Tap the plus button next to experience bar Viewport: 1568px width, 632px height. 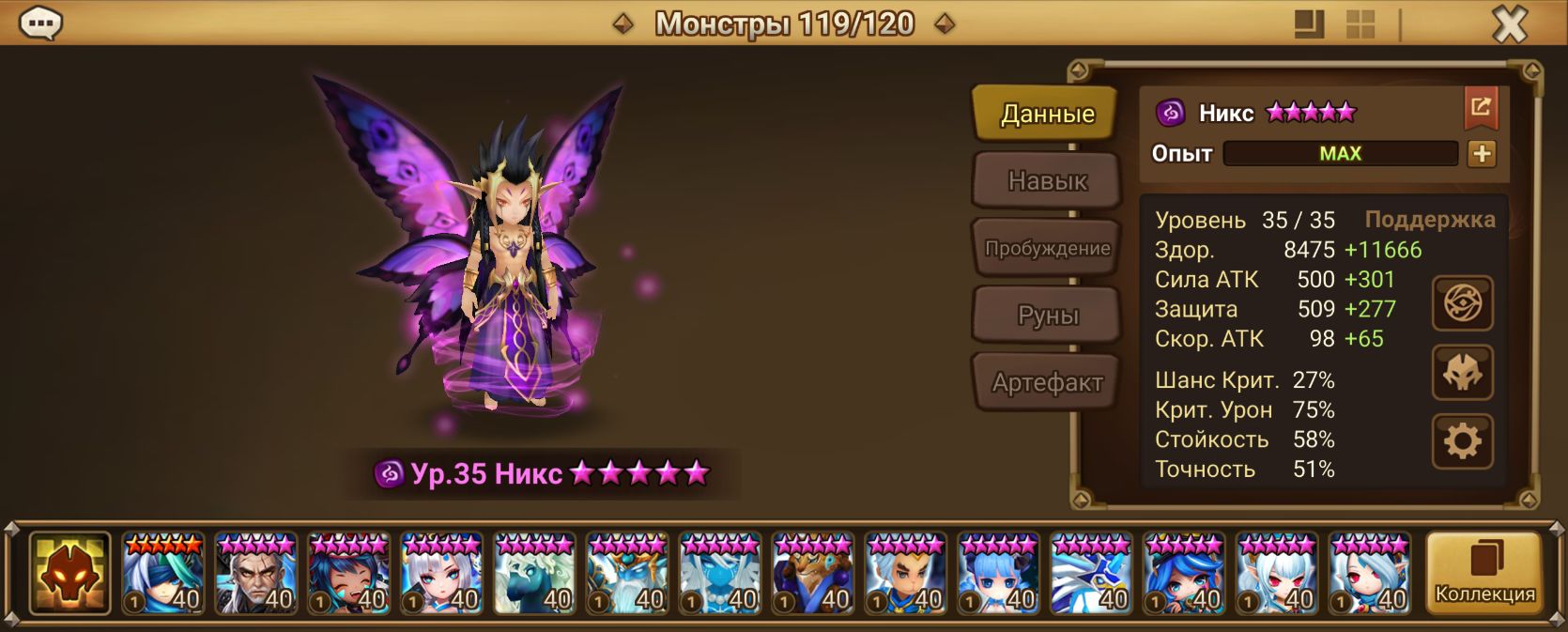pyautogui.click(x=1482, y=154)
